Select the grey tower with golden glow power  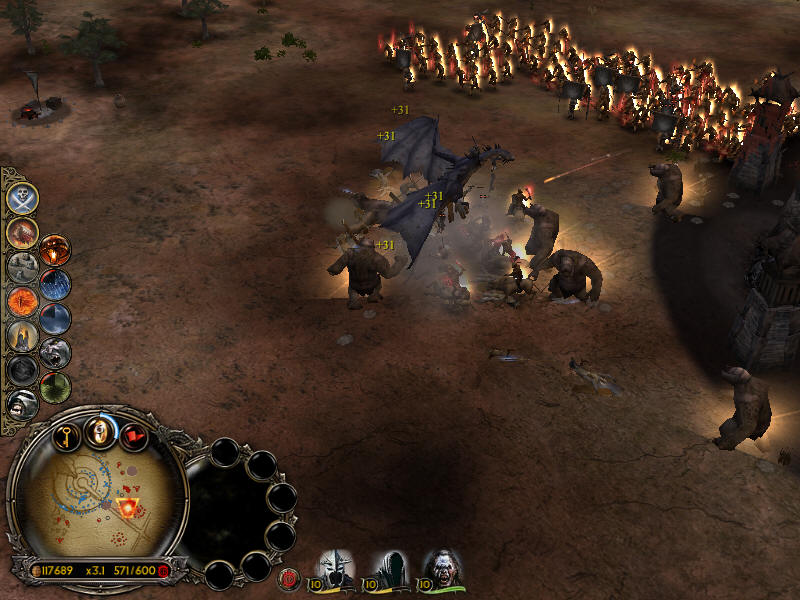coord(22,334)
